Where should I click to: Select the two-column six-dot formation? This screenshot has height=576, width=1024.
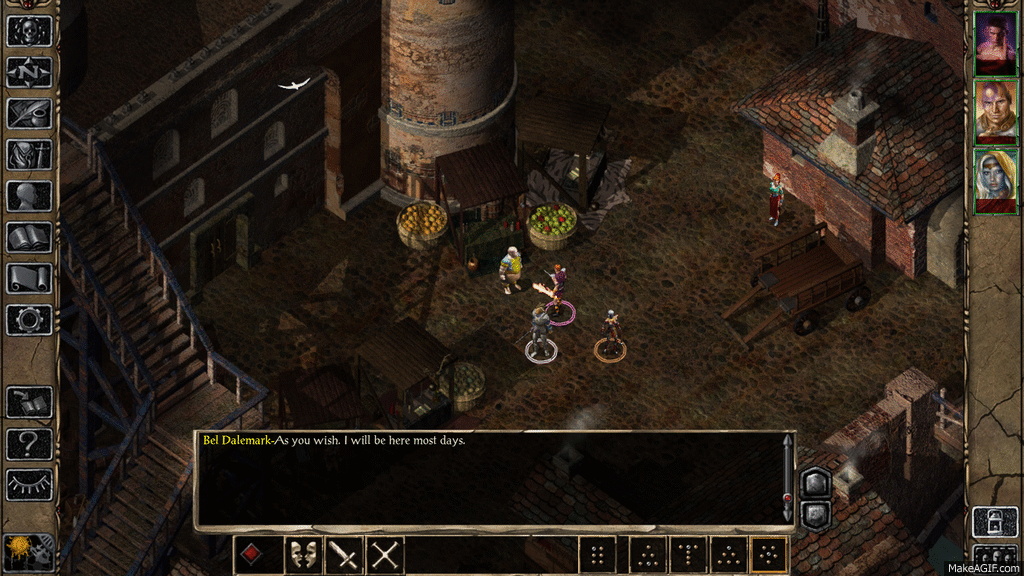(x=597, y=555)
